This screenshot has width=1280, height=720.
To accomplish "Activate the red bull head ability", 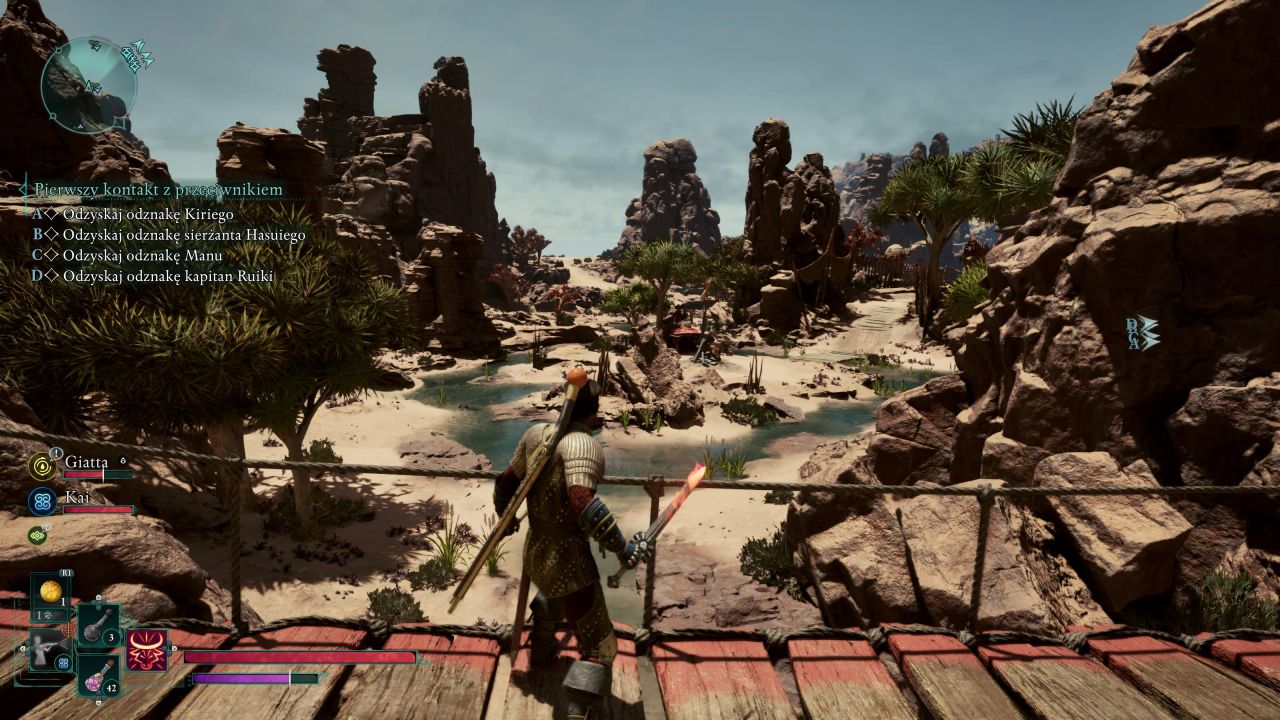I will tap(147, 650).
